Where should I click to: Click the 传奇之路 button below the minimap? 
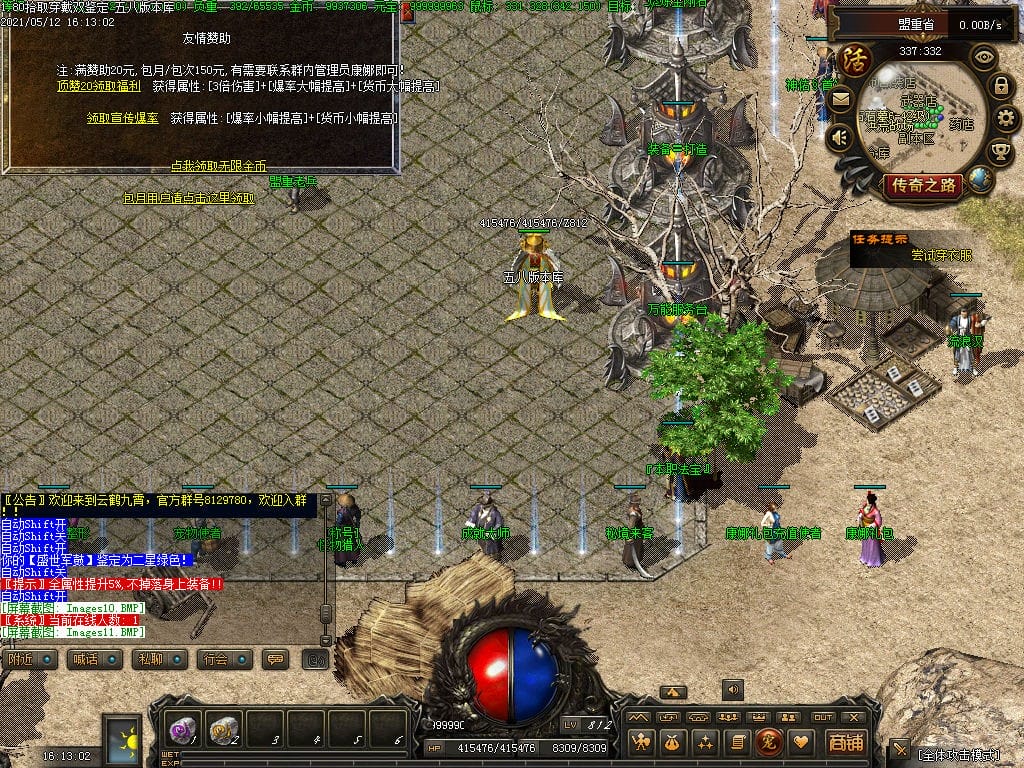click(922, 185)
